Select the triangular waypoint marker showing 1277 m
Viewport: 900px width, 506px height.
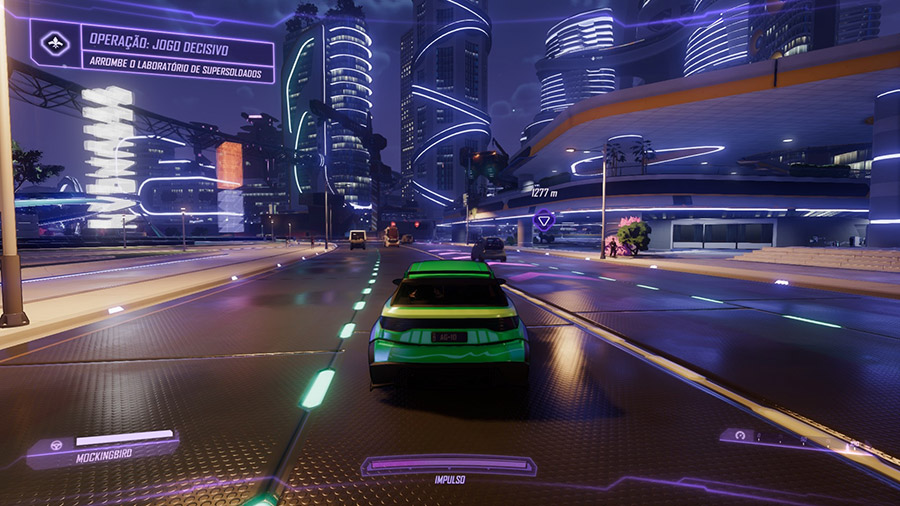544,220
